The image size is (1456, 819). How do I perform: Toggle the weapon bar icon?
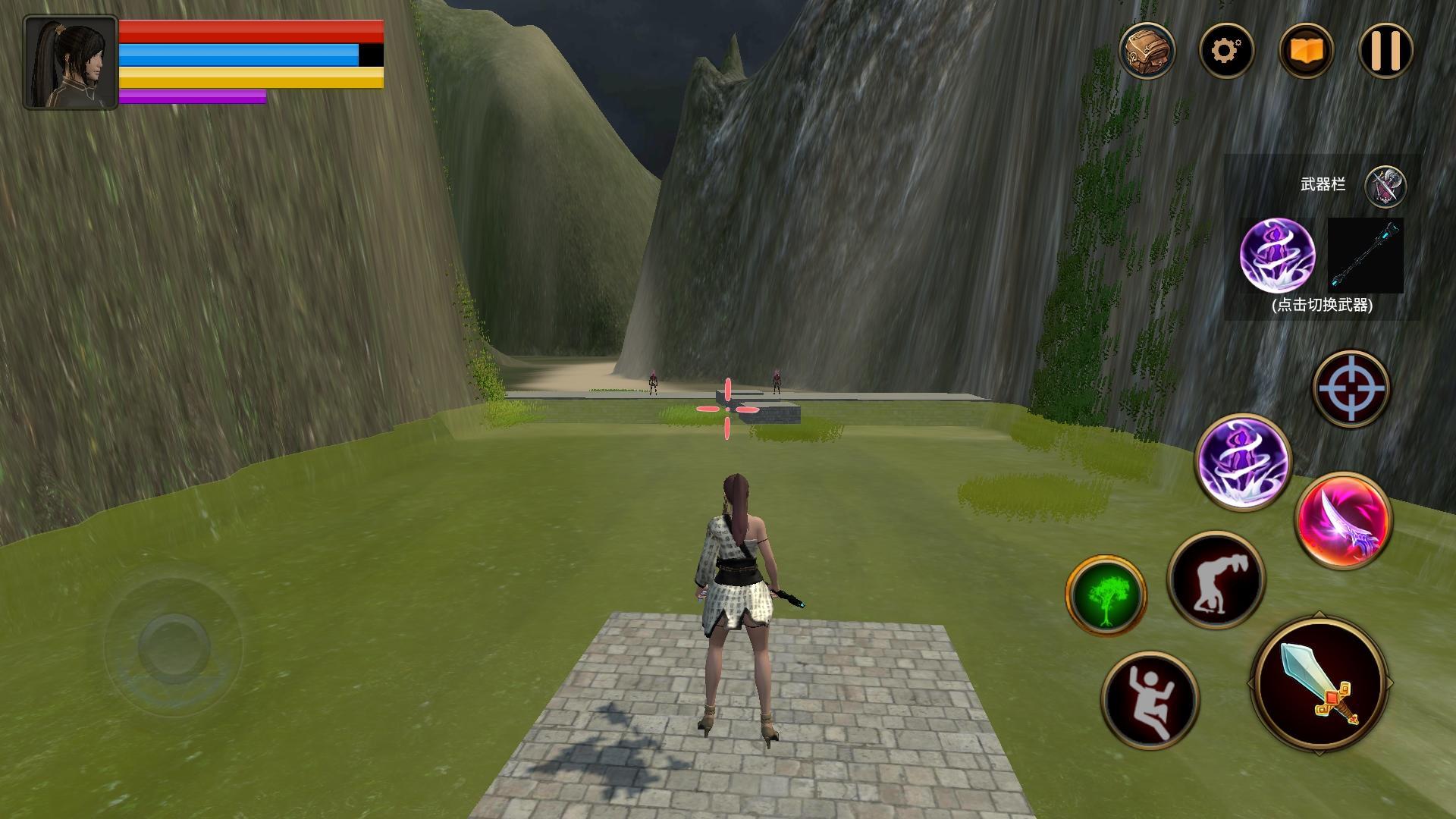1385,186
